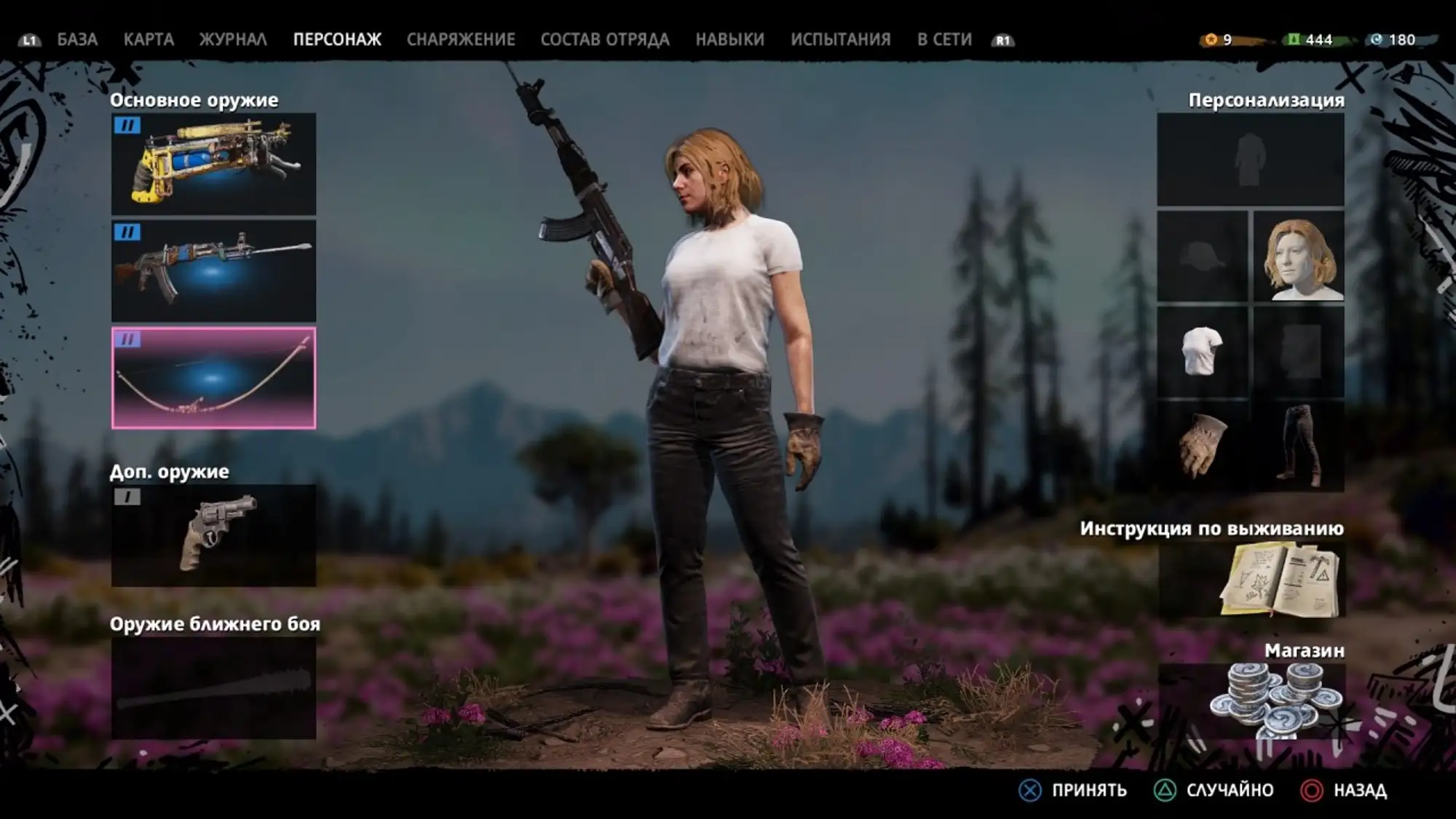Switch to the БАЗА tab
The height and width of the screenshot is (819, 1456).
point(77,39)
